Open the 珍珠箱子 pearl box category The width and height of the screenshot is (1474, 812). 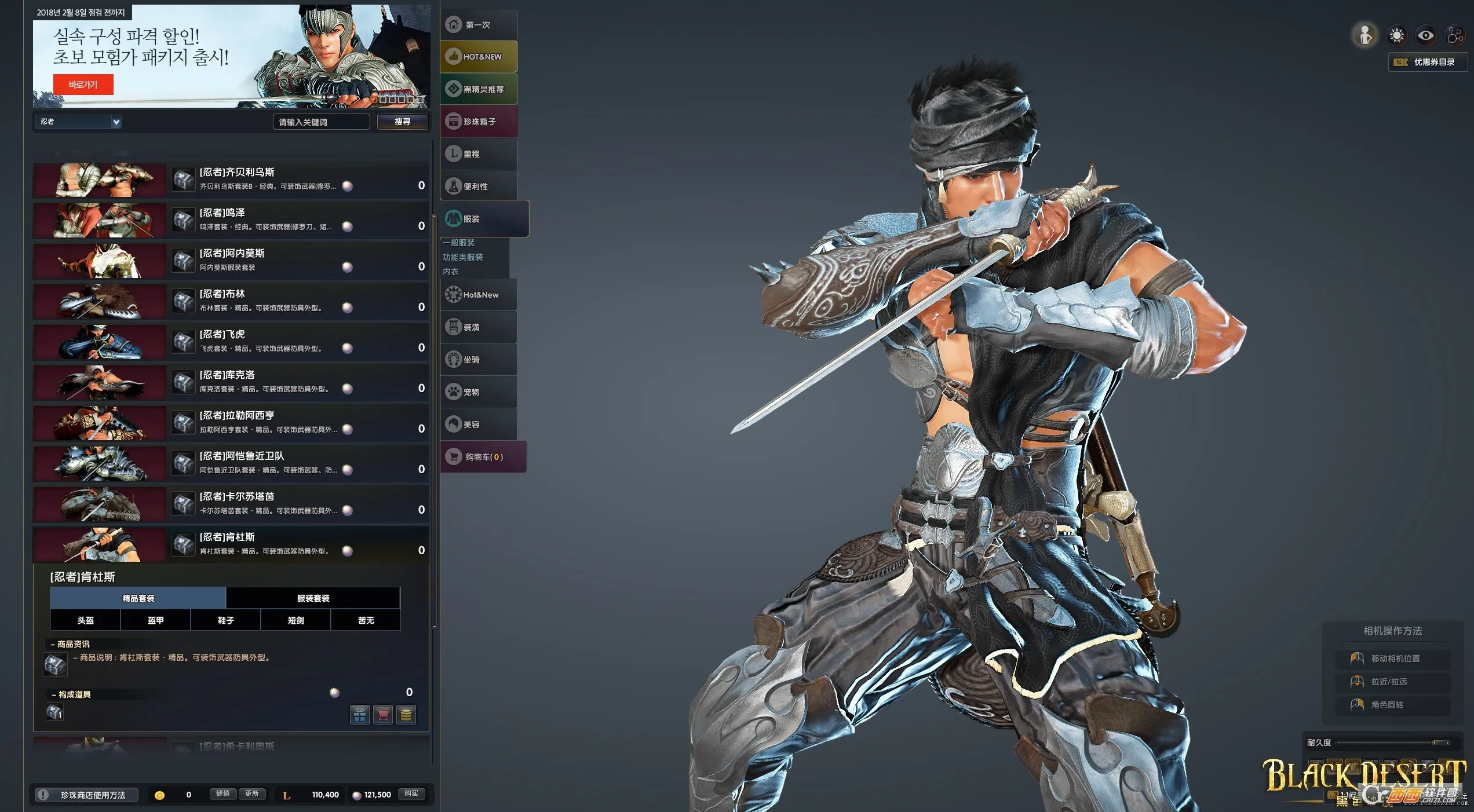pos(479,122)
